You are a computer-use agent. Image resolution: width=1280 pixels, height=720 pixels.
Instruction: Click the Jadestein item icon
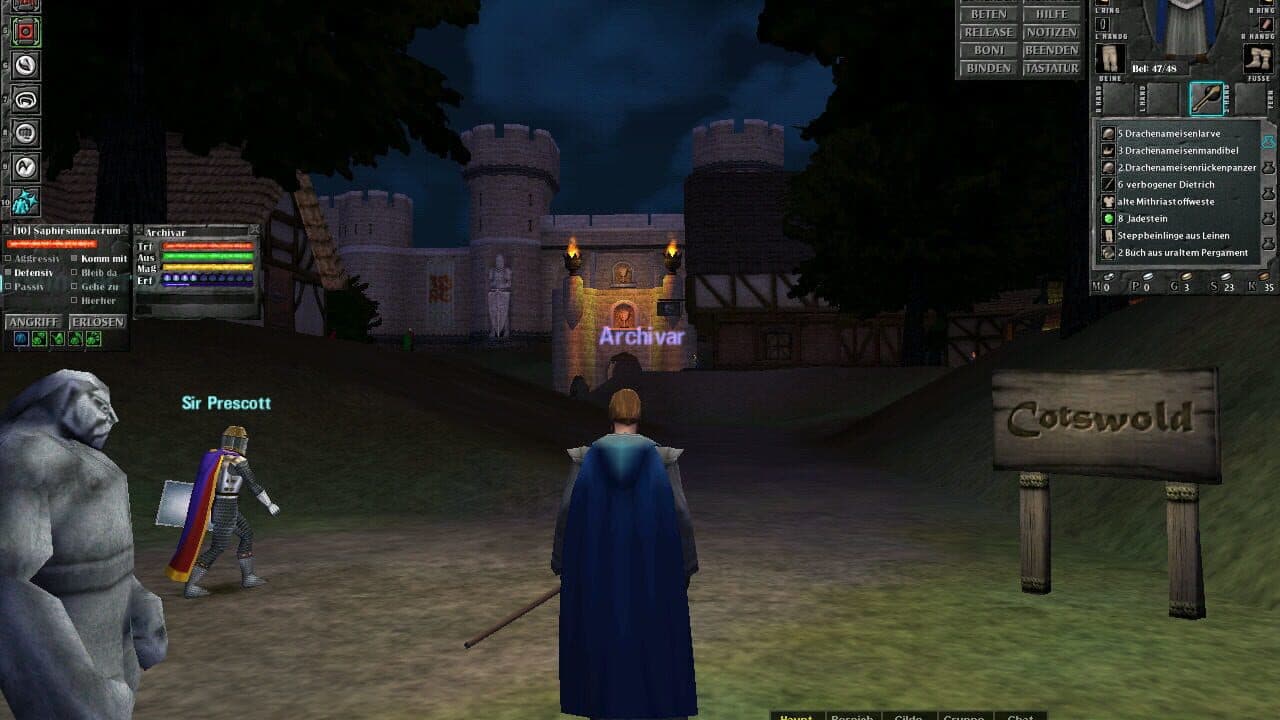pos(1109,219)
